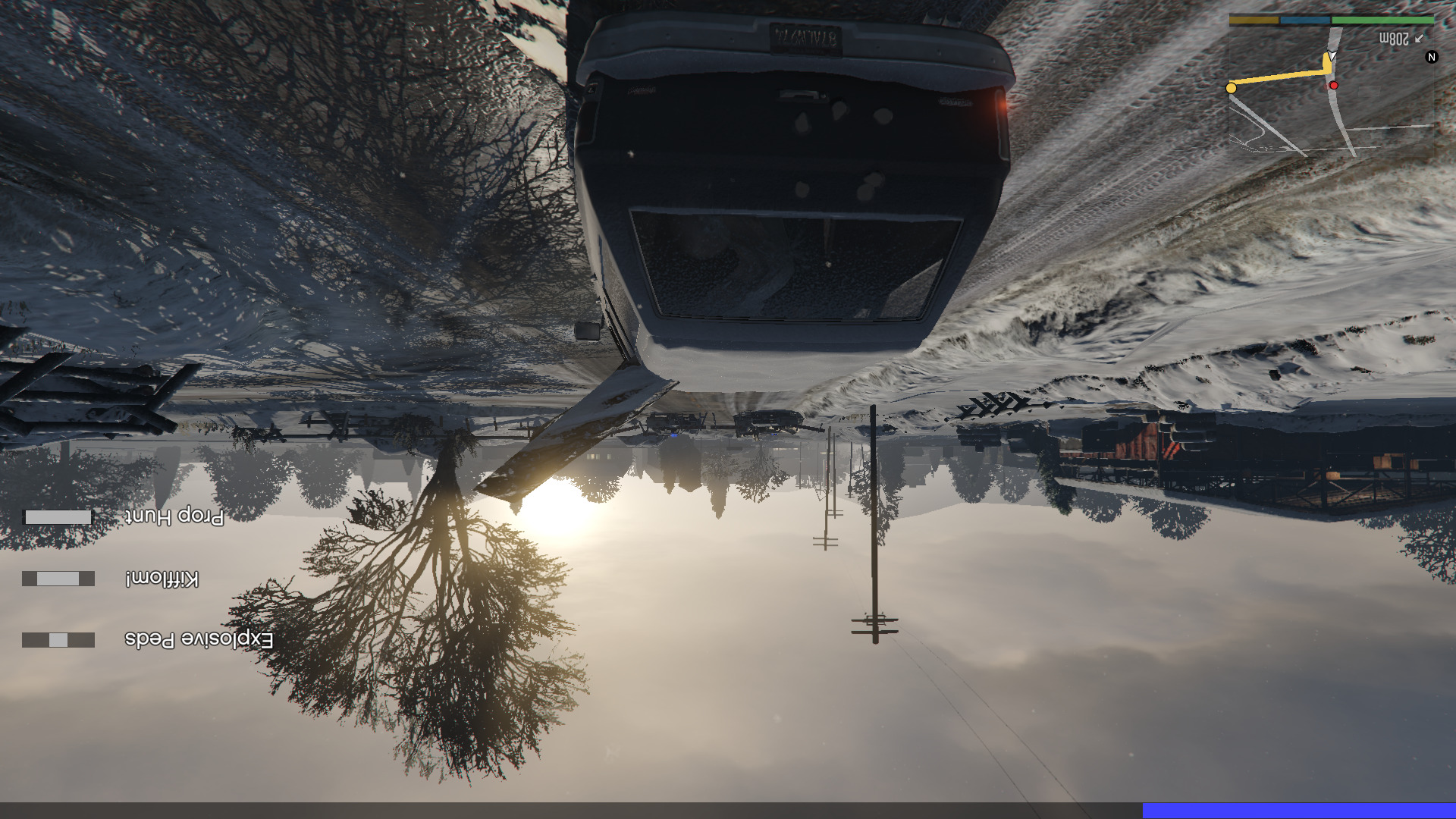The image size is (1456, 819).
Task: Click the Explosive Peds vote progress bar
Action: [57, 639]
